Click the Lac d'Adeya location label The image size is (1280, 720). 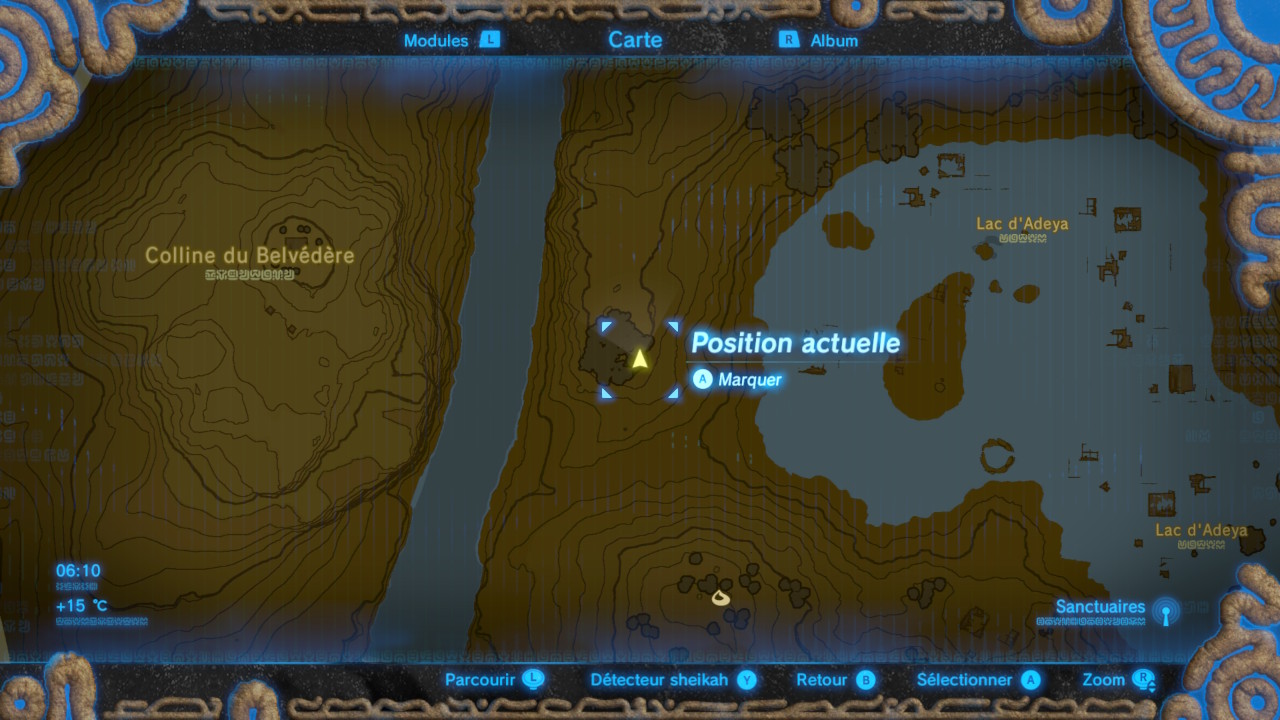coord(1024,225)
